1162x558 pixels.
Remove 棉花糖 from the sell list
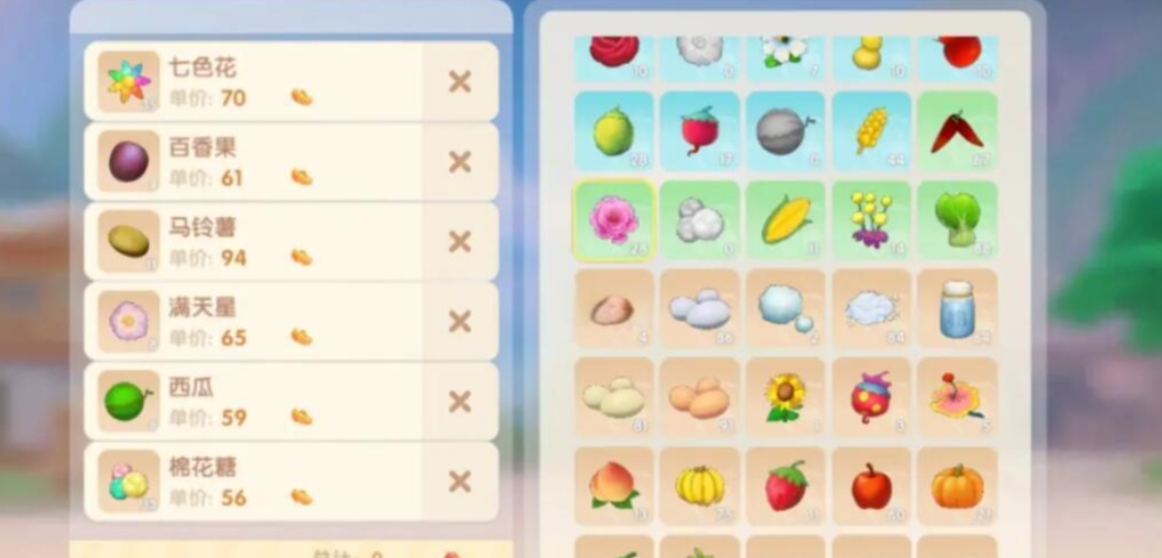459,482
